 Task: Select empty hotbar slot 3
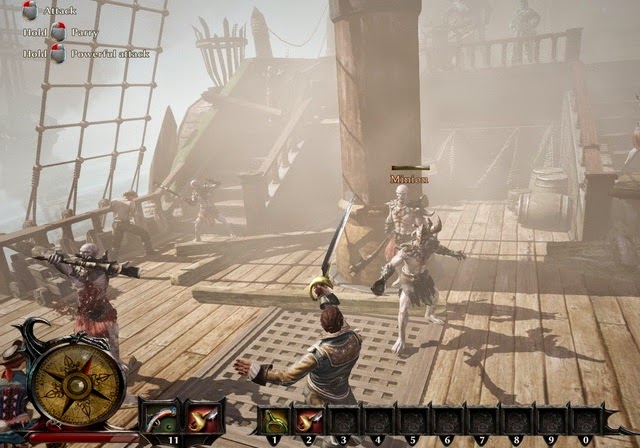[x=345, y=419]
